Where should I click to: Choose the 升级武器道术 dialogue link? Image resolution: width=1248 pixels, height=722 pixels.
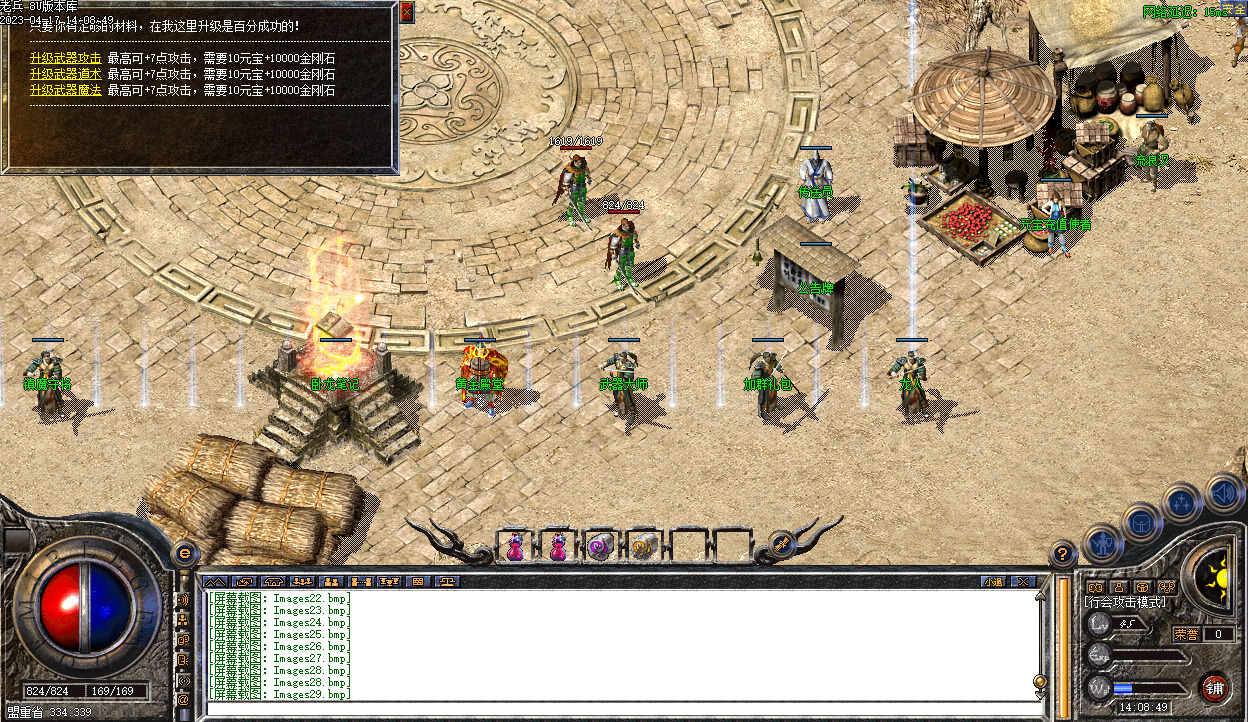point(65,74)
